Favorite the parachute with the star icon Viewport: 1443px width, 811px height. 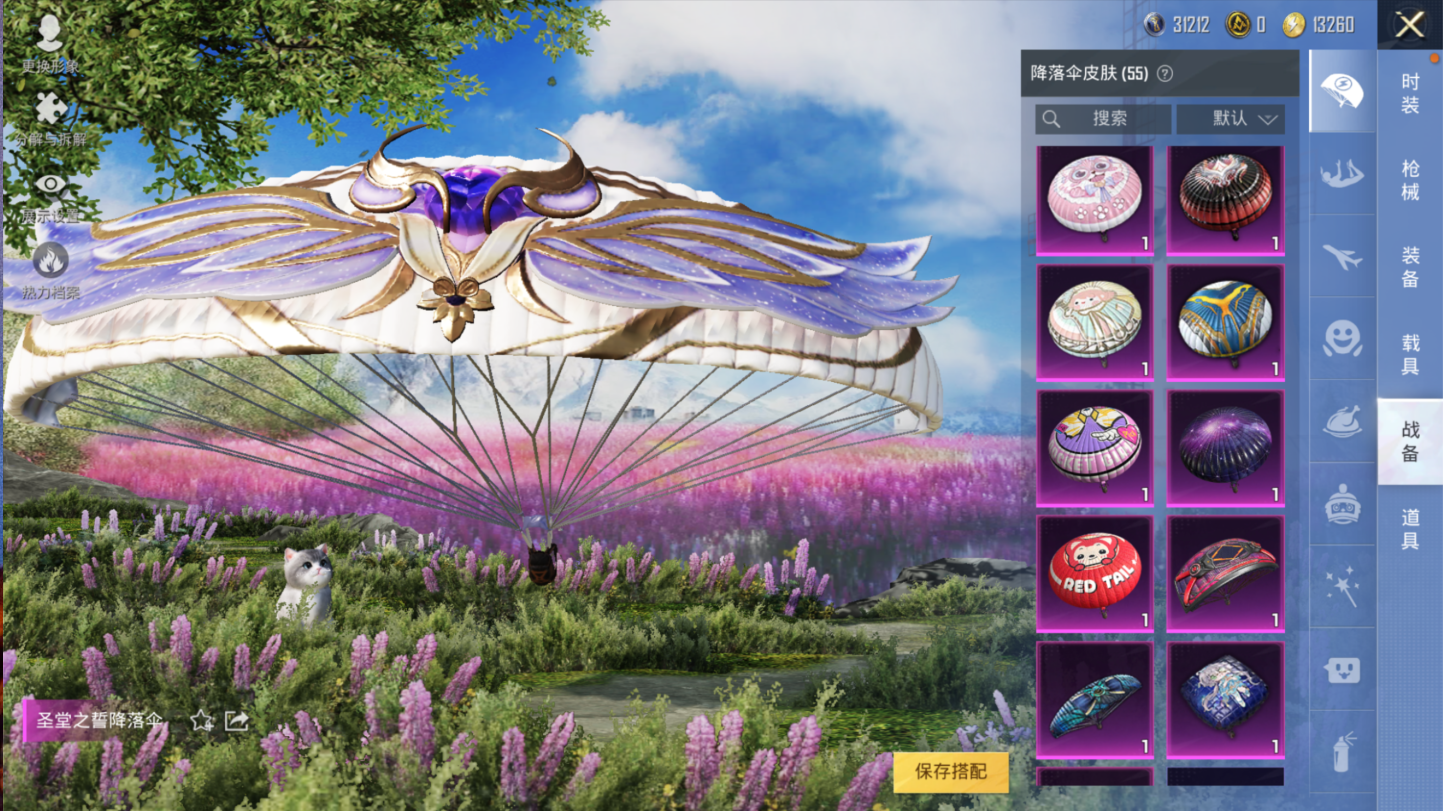[202, 720]
